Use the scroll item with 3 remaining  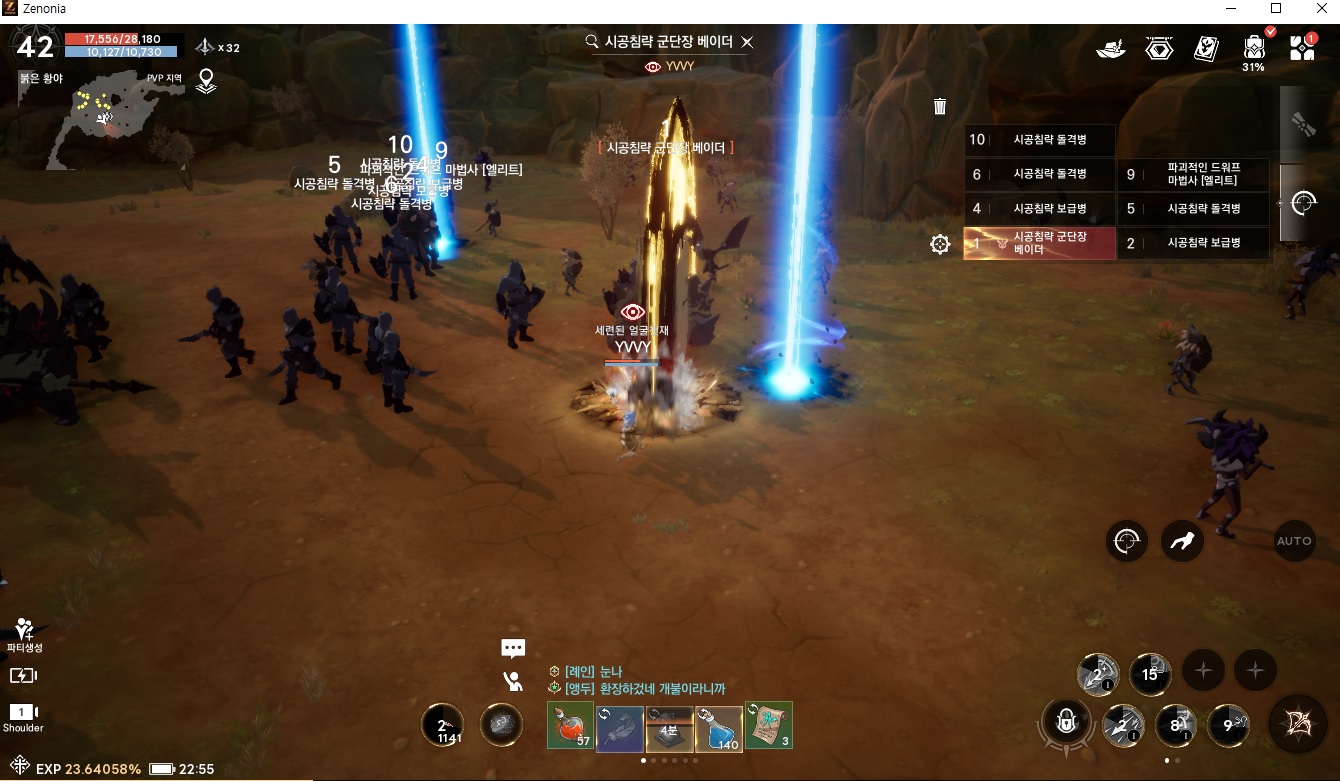[x=768, y=725]
